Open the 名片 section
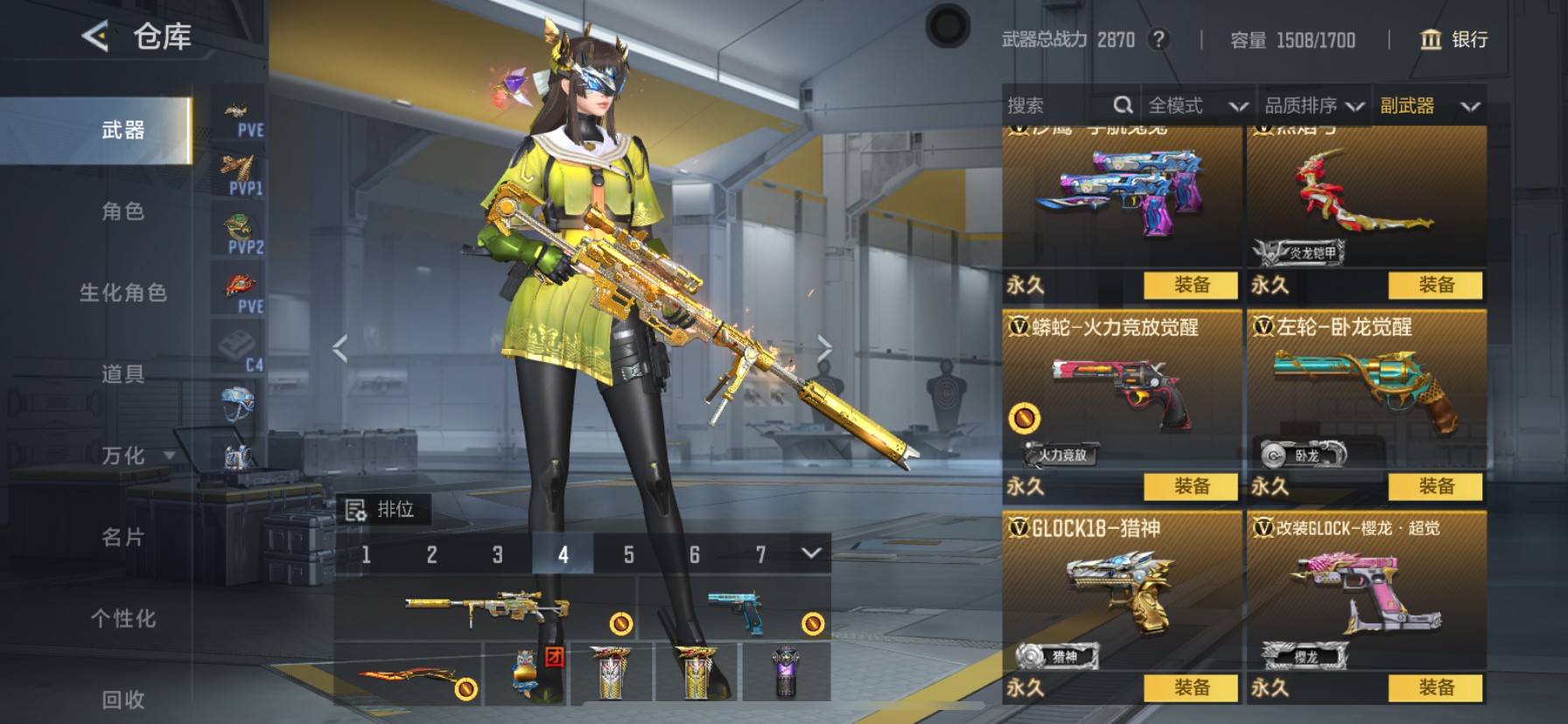The height and width of the screenshot is (724, 1568). pos(122,537)
